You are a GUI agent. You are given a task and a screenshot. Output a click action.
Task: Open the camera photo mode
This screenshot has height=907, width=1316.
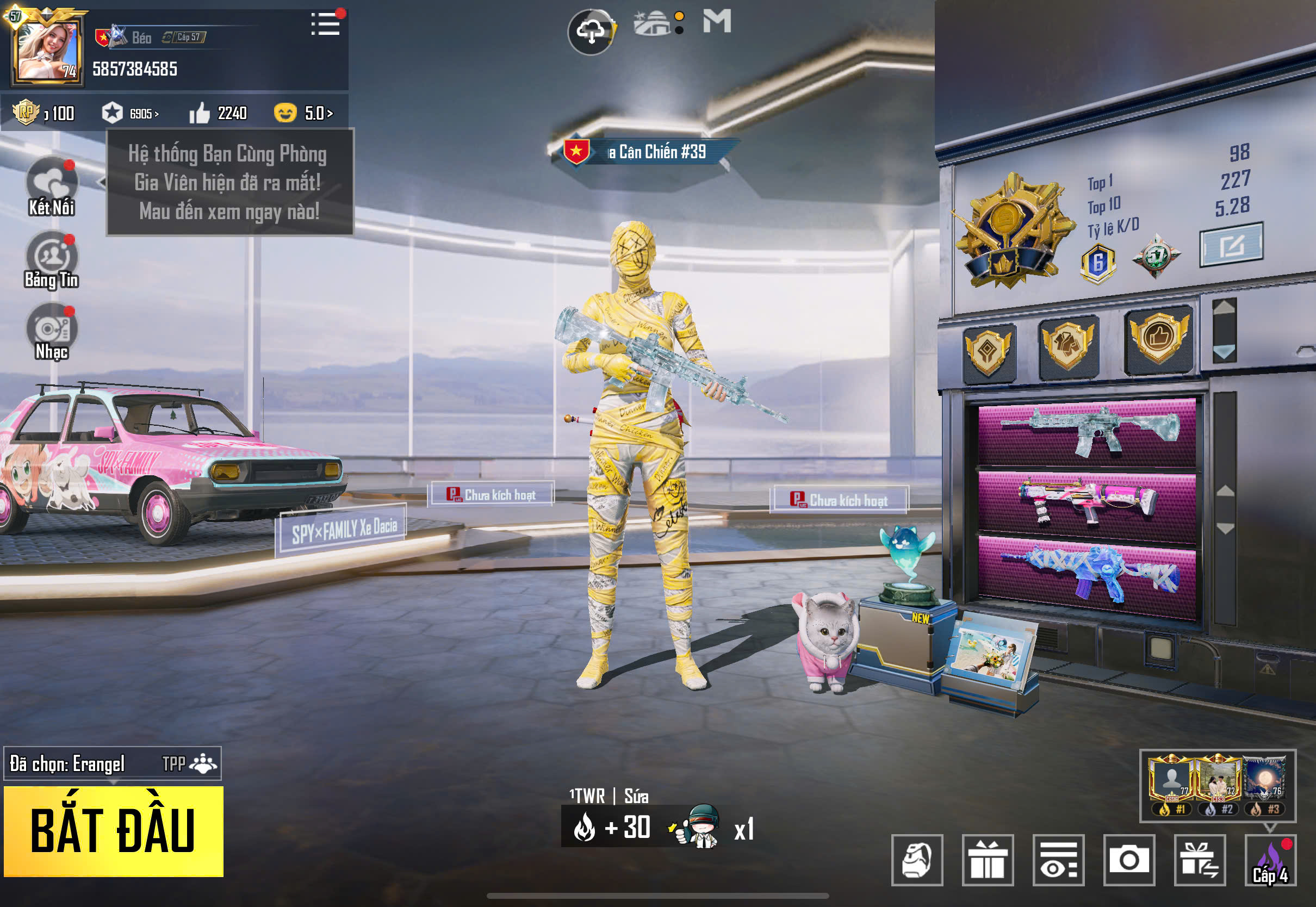tap(1128, 860)
